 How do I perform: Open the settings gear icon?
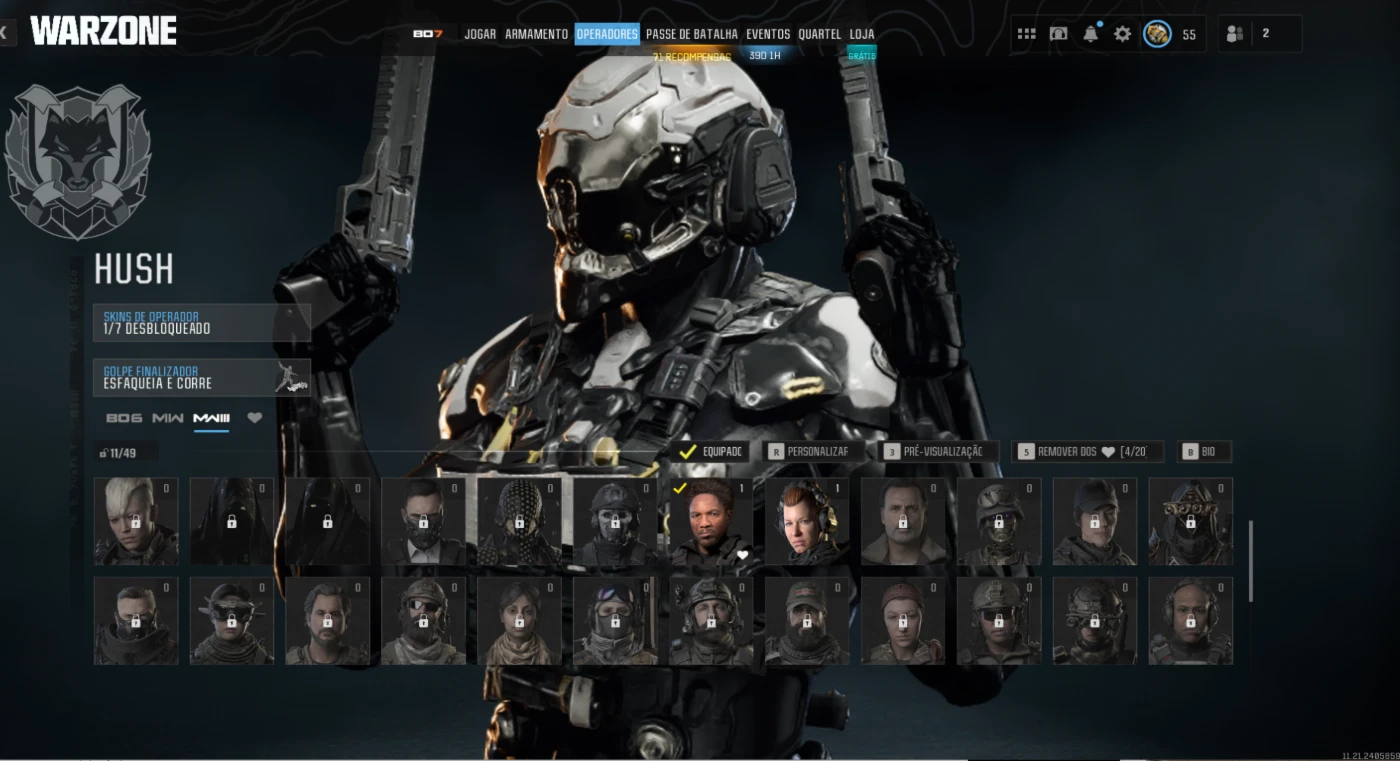(x=1122, y=34)
